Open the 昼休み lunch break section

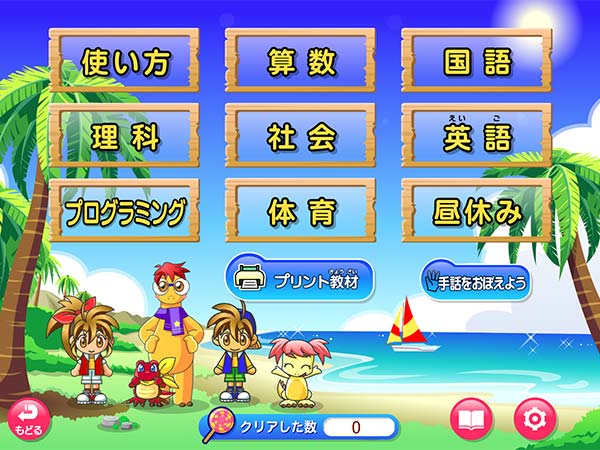click(x=476, y=211)
